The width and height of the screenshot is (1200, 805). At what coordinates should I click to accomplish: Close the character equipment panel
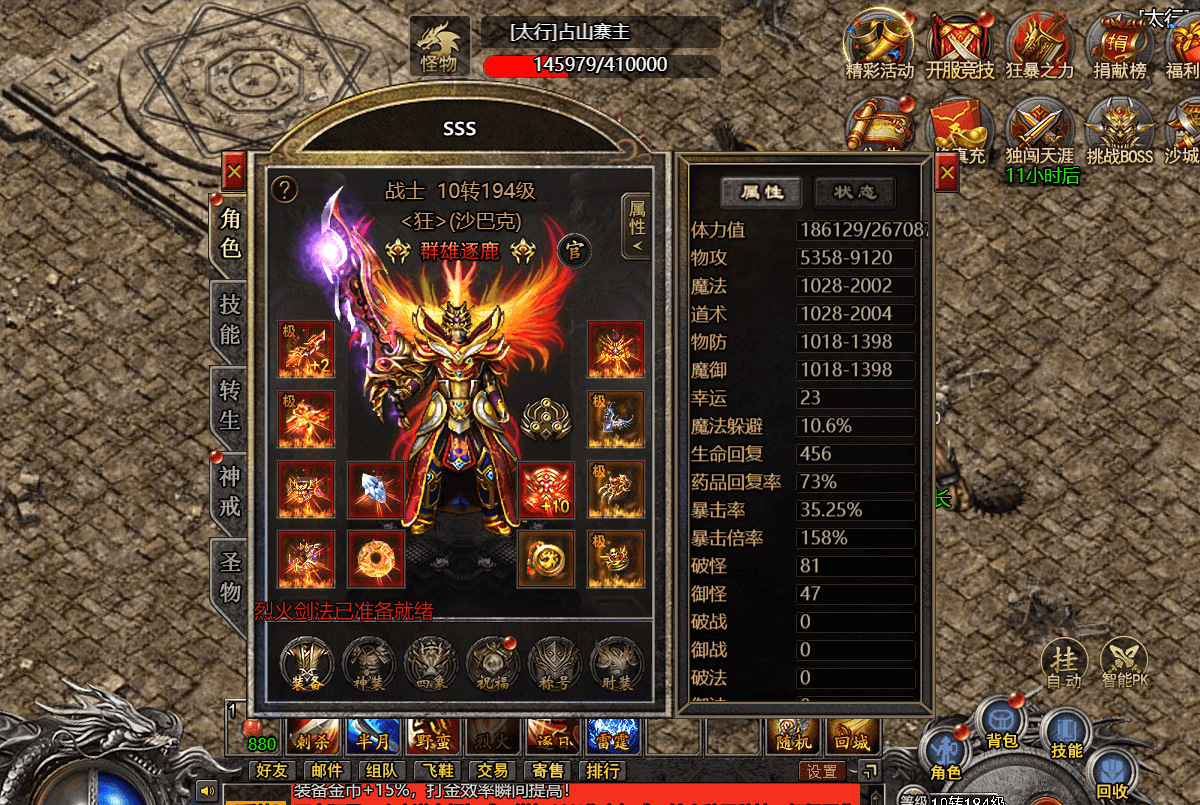pyautogui.click(x=234, y=172)
